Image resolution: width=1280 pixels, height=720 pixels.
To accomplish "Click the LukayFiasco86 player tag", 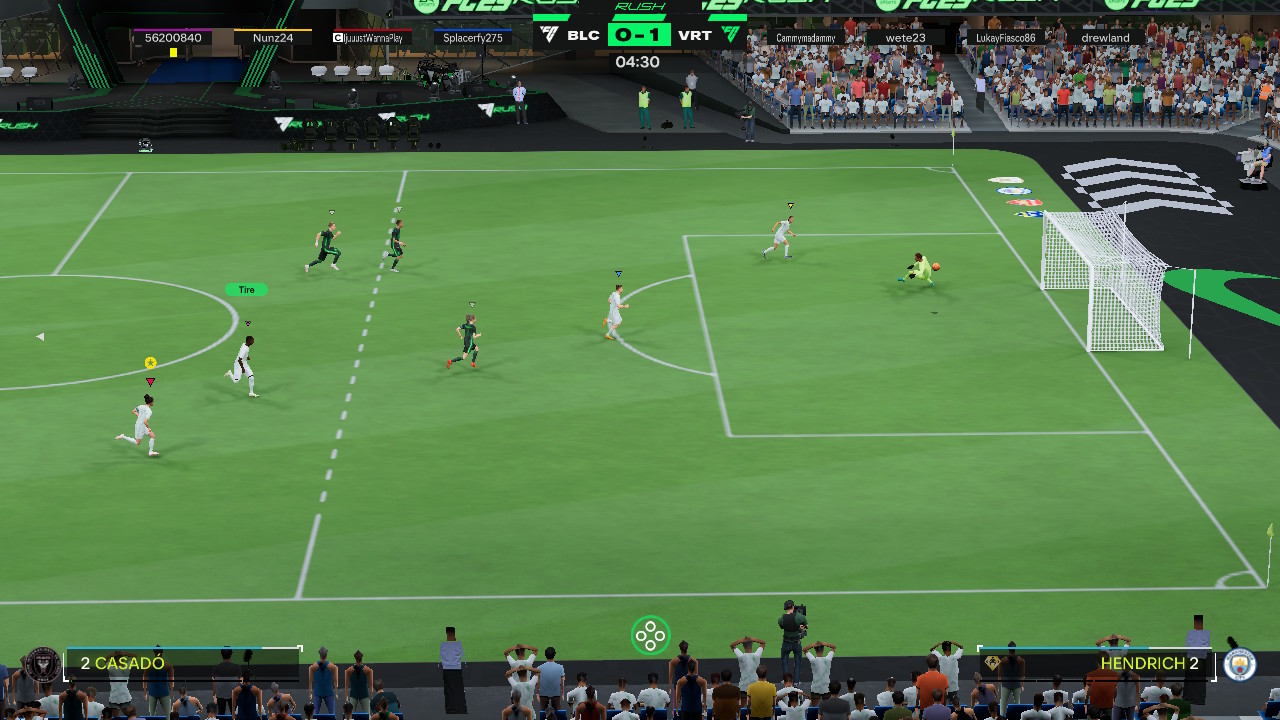I will pos(1005,38).
